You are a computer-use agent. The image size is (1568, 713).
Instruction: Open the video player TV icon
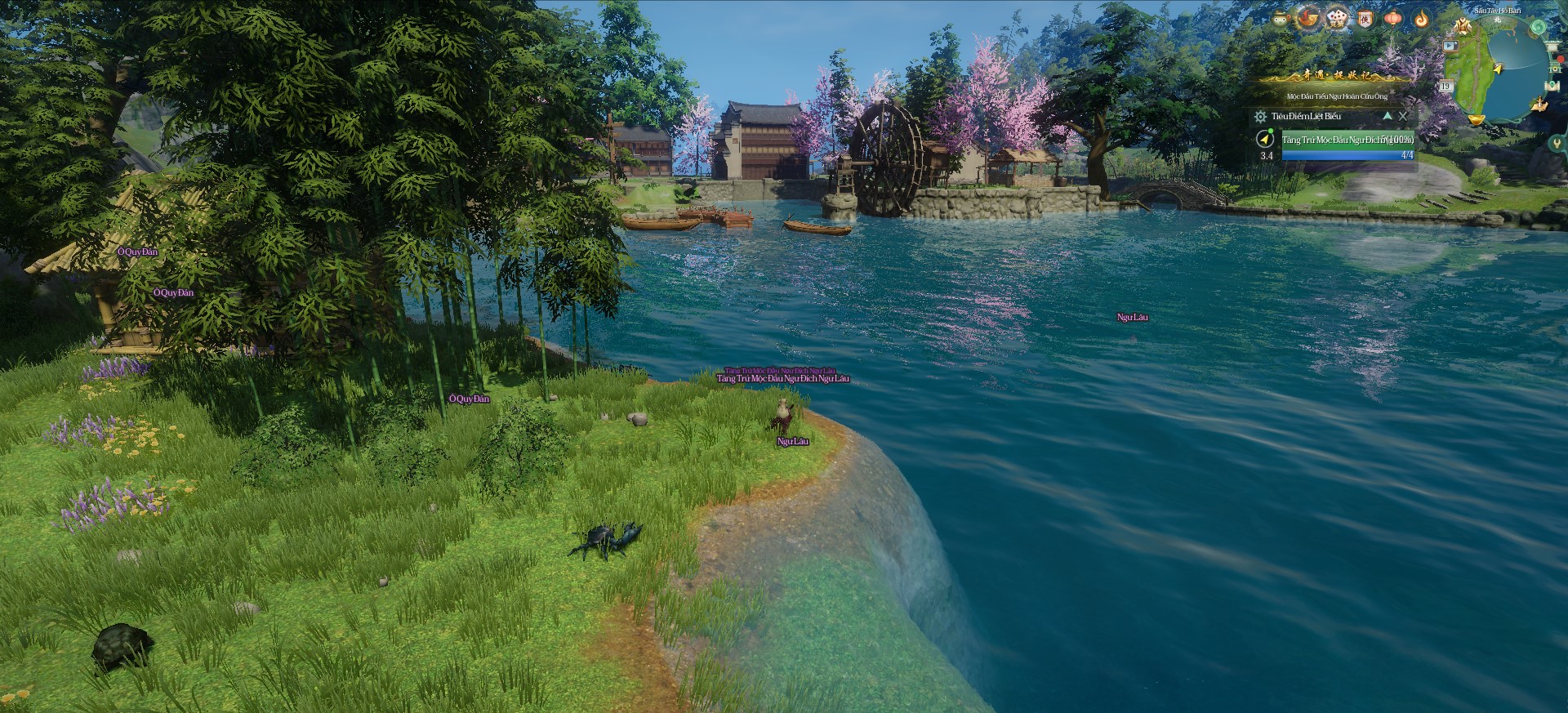tap(1450, 46)
